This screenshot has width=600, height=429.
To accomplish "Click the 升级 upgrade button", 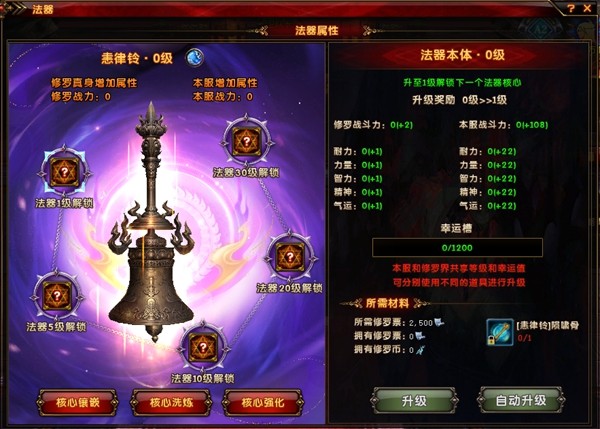I will [x=414, y=401].
